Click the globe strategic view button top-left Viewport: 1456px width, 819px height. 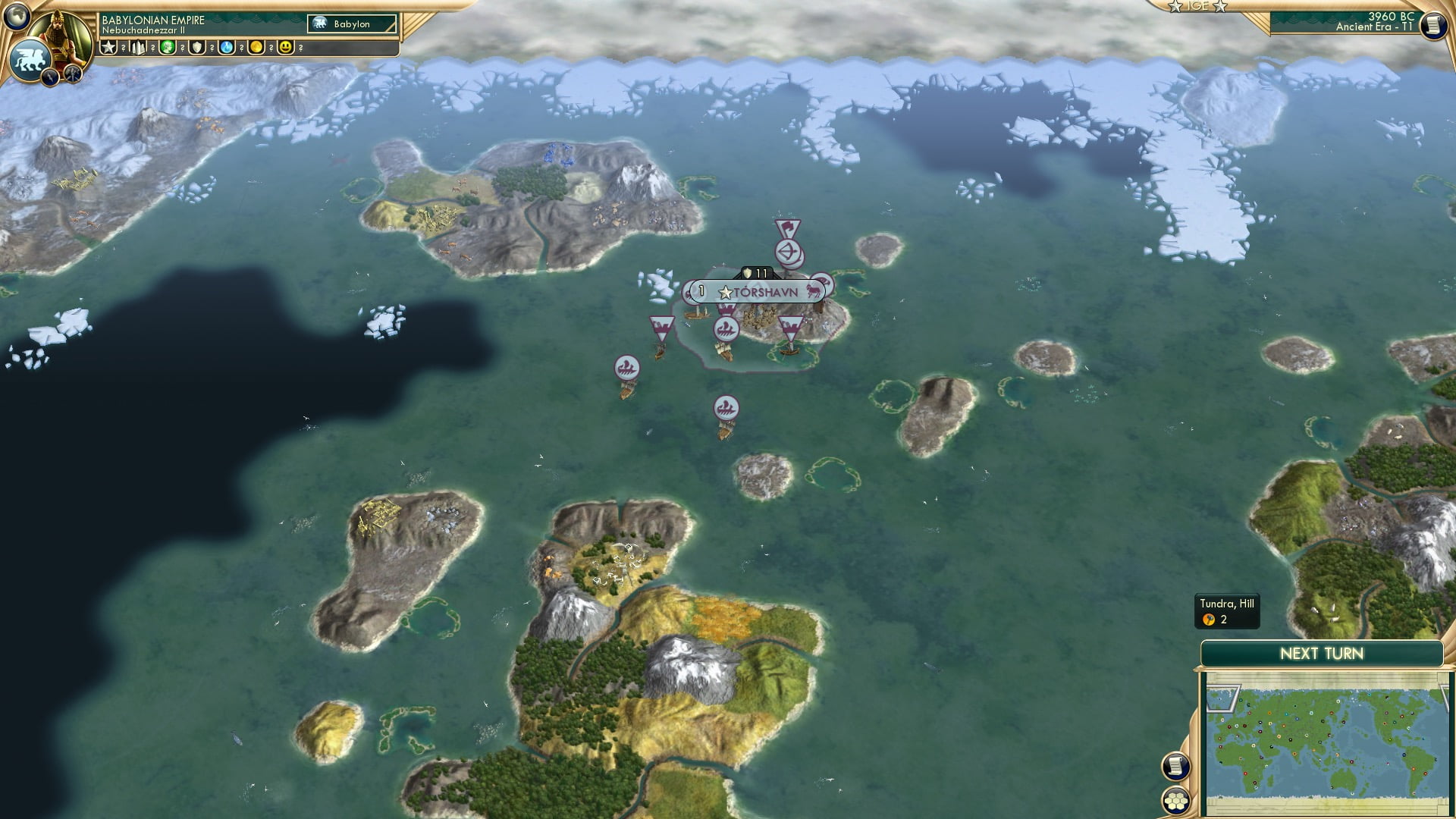pyautogui.click(x=18, y=18)
